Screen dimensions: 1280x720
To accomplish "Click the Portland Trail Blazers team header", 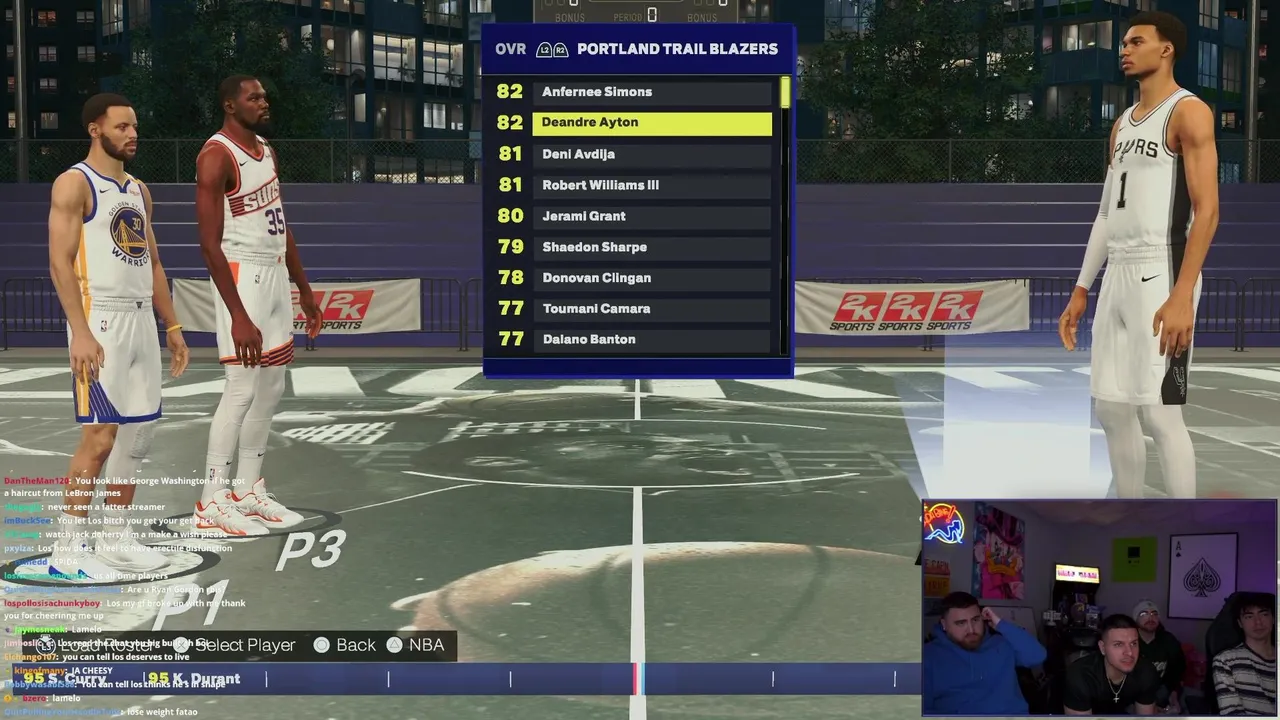I will 677,49.
